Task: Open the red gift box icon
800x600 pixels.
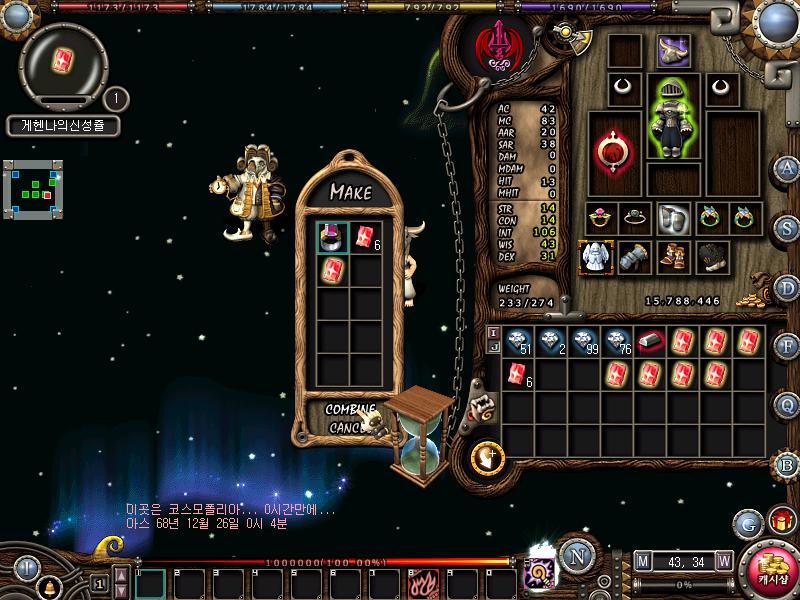Action: tap(779, 521)
